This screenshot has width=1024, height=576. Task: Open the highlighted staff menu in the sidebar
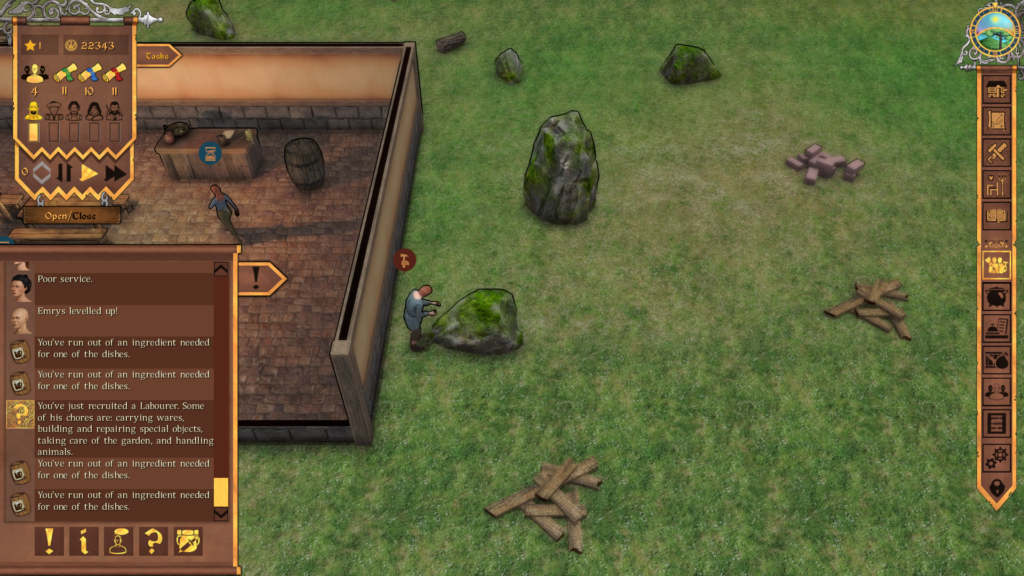point(996,265)
